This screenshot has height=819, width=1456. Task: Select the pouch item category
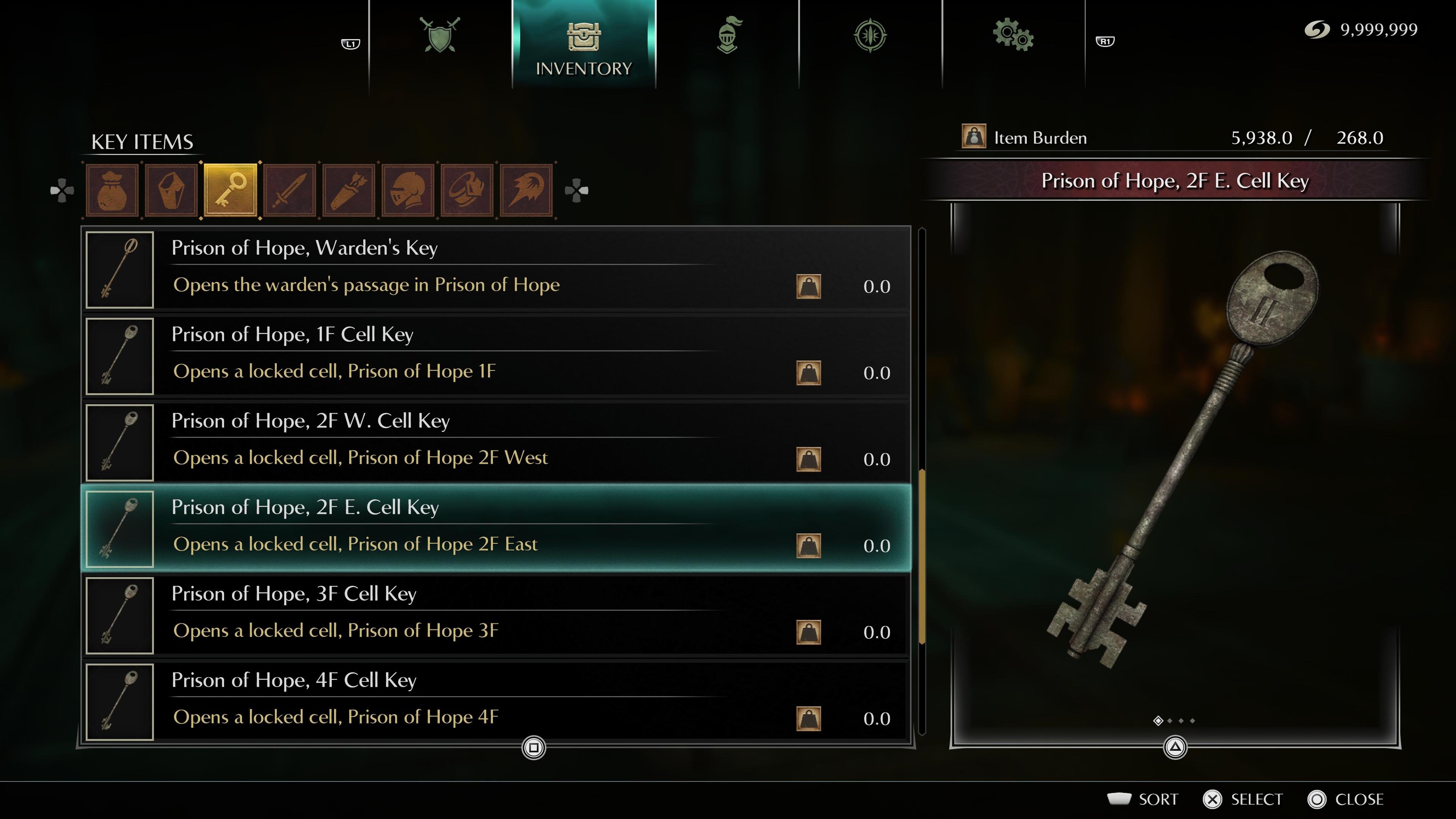tap(112, 190)
